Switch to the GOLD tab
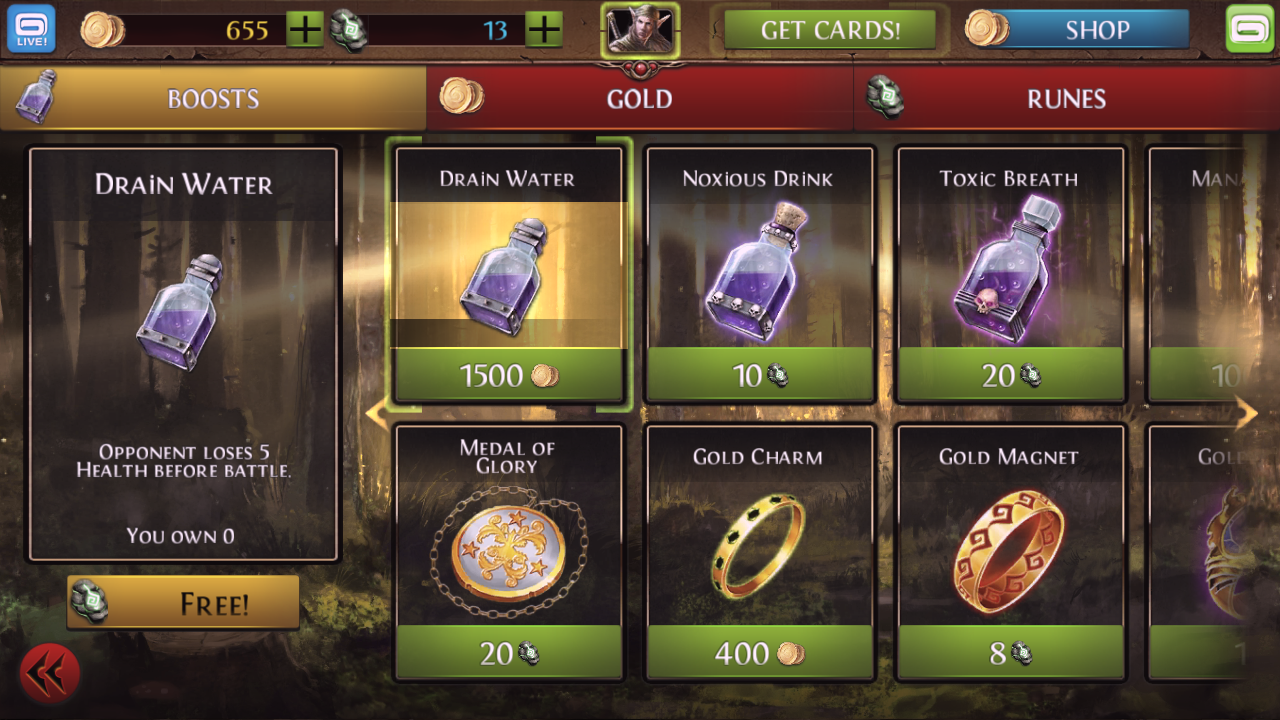The width and height of the screenshot is (1280, 720). tap(639, 99)
